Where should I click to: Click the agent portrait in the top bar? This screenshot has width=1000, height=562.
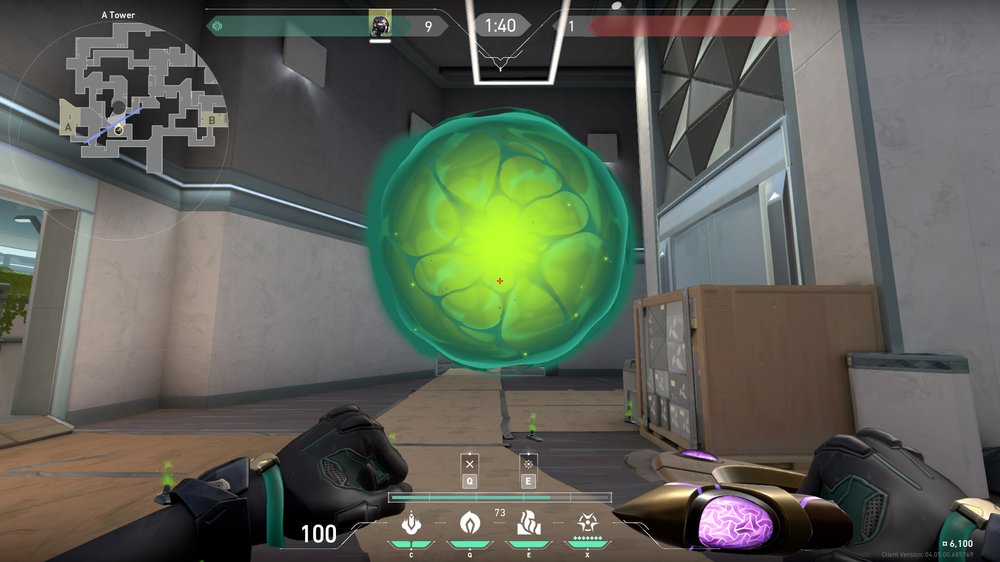[x=379, y=24]
